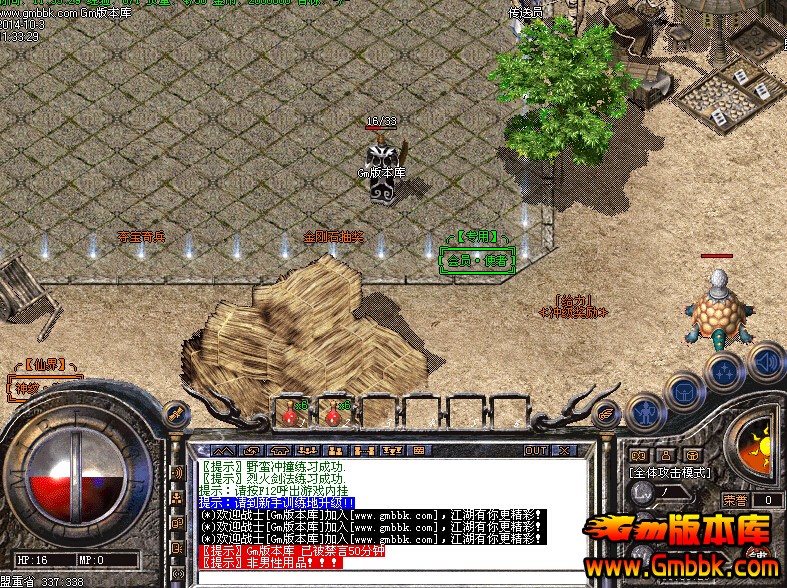Open the skills sparkle round button

(723, 372)
